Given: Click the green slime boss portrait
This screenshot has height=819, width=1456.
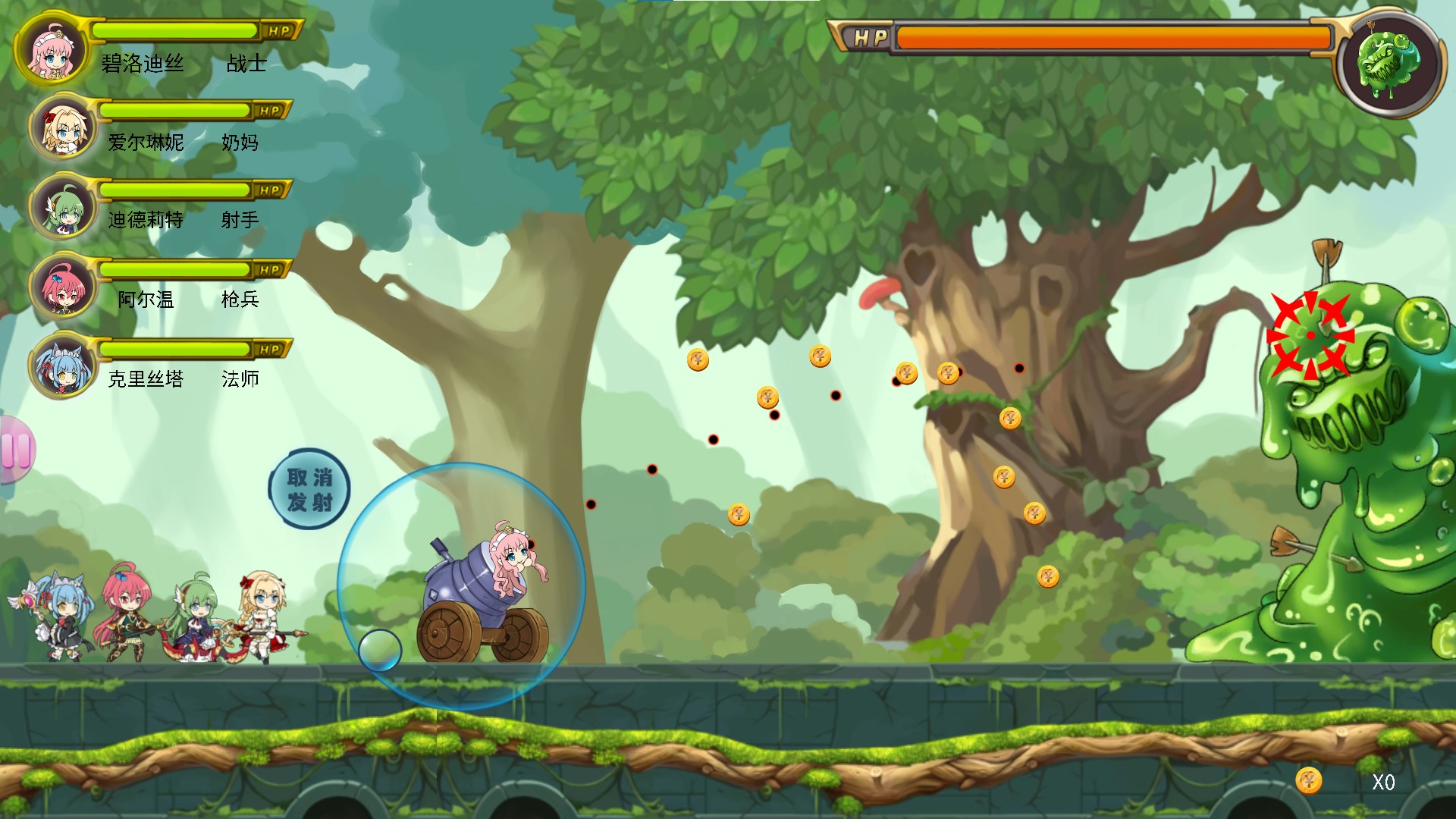Looking at the screenshot, I should pos(1389,64).
